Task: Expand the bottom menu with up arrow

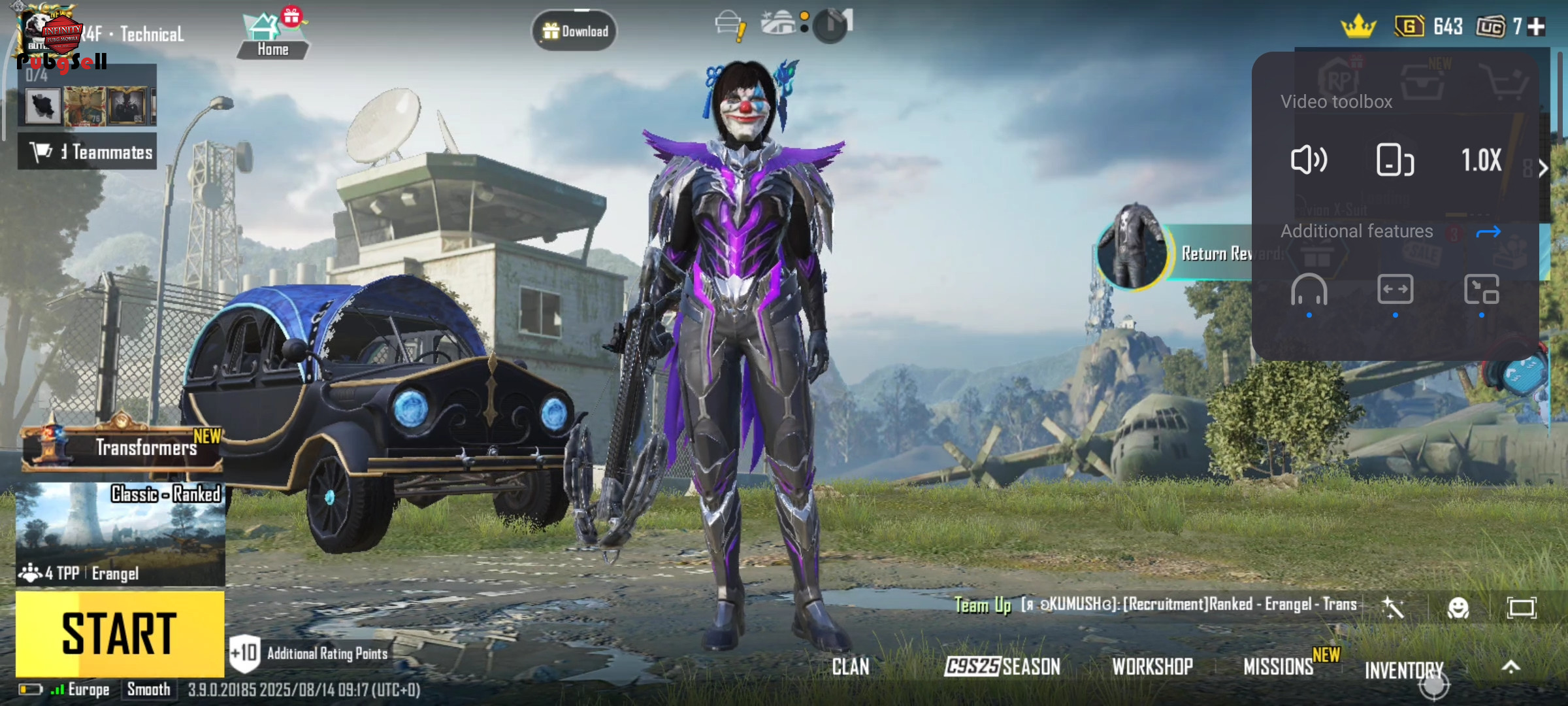Action: coord(1511,667)
